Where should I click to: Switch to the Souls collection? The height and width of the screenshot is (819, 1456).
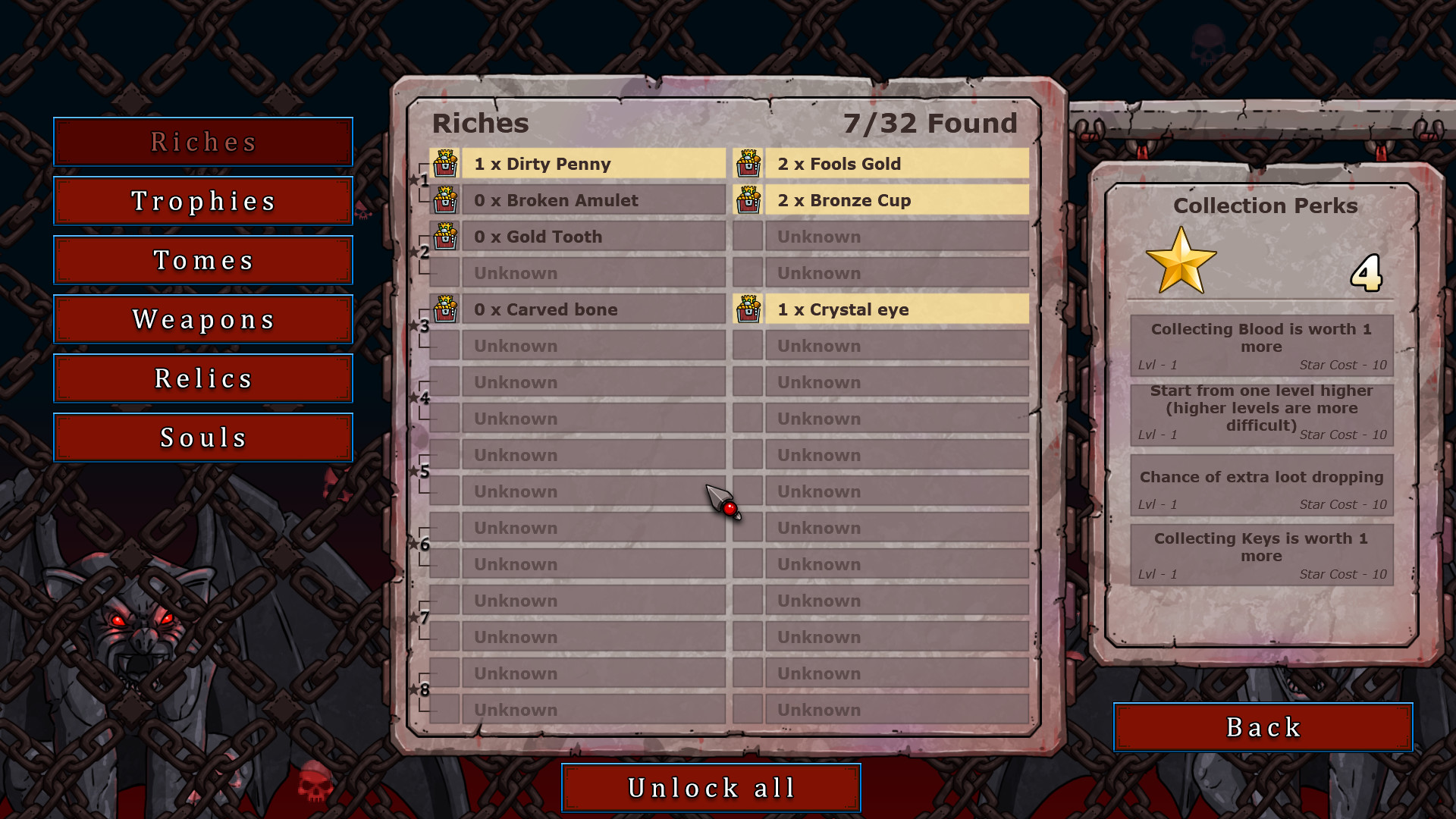point(202,437)
